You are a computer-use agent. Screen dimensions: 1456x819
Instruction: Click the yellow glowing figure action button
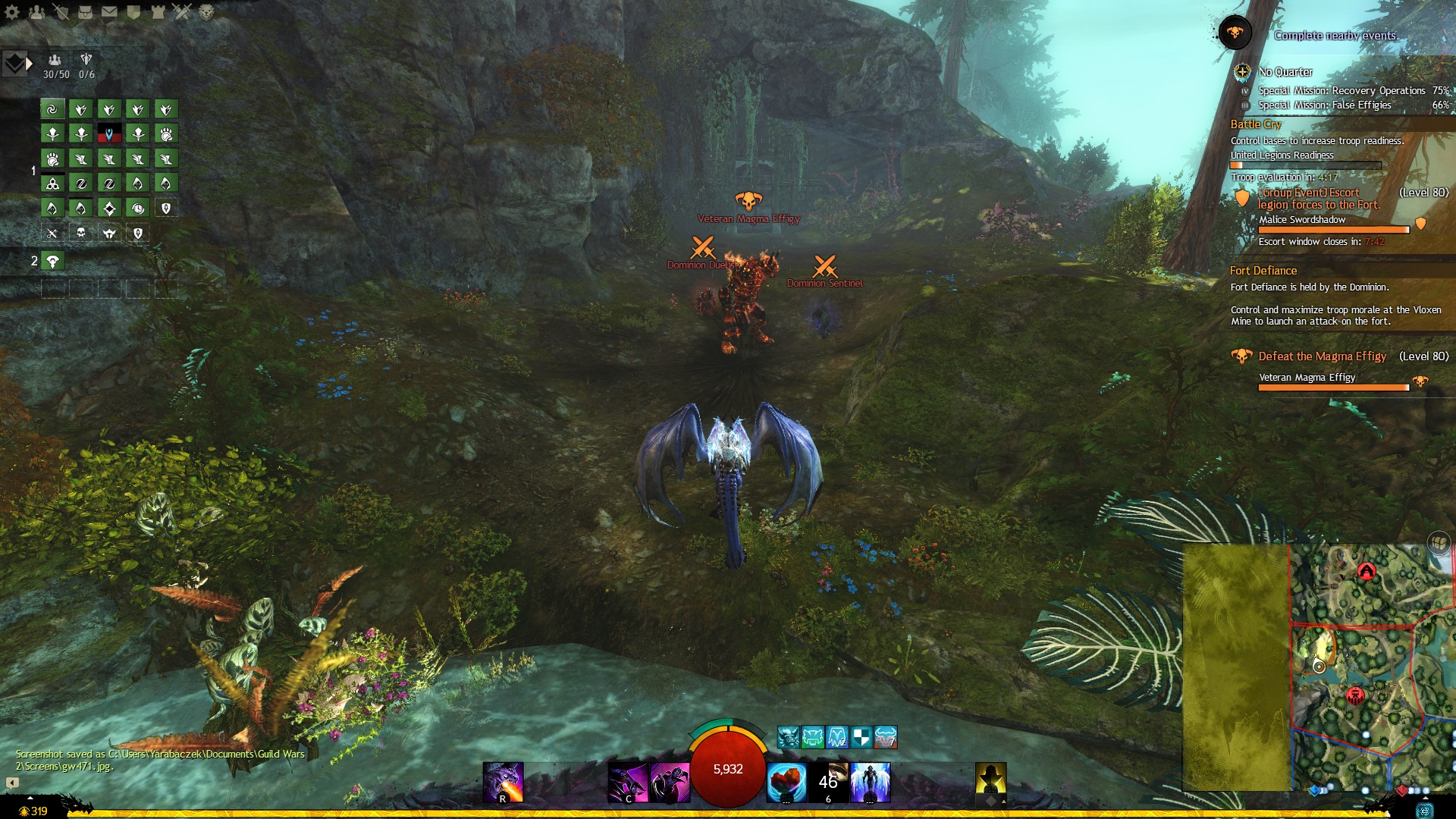tap(990, 780)
